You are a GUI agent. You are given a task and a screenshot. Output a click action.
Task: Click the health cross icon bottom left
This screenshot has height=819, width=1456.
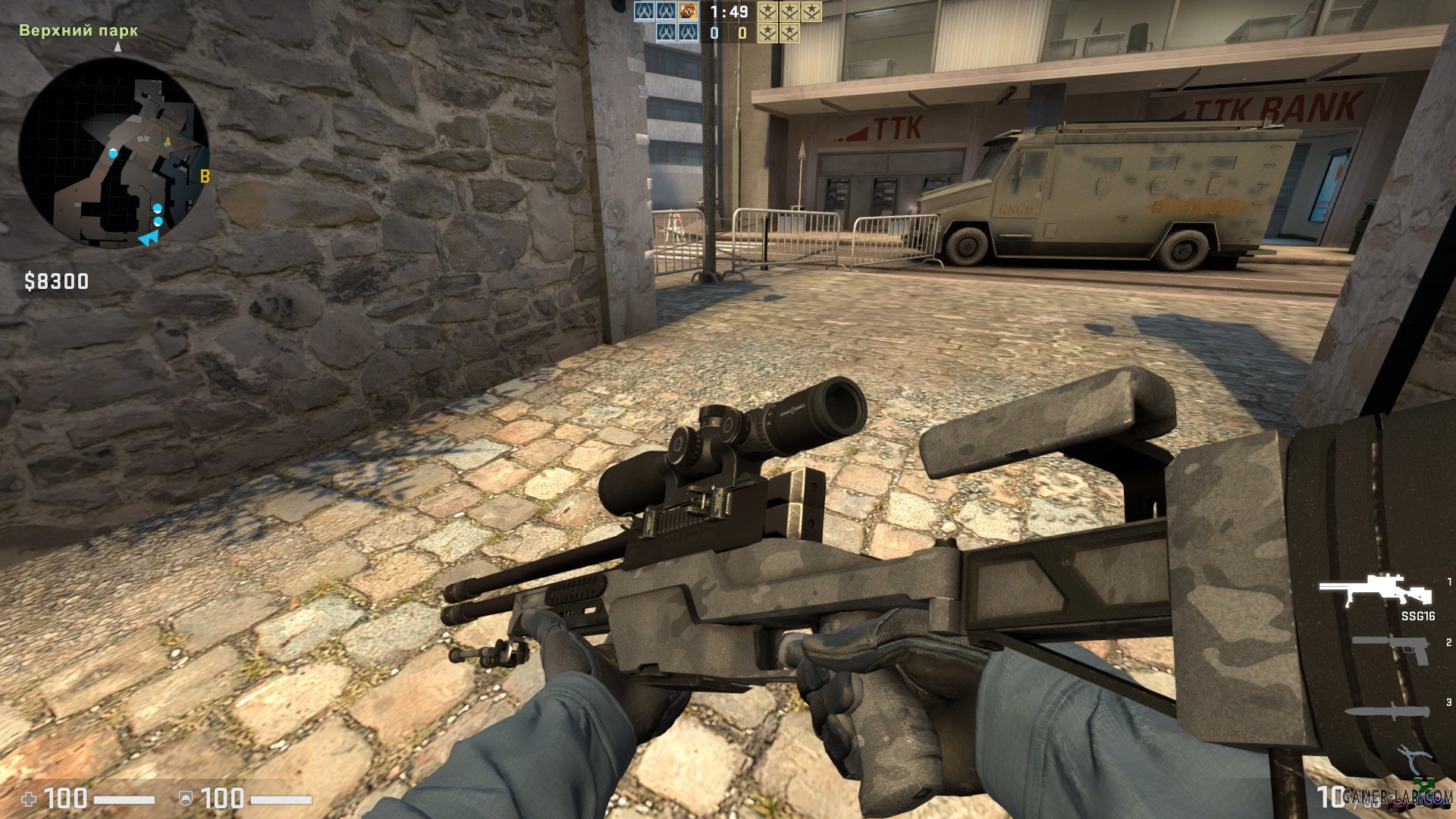click(29, 799)
